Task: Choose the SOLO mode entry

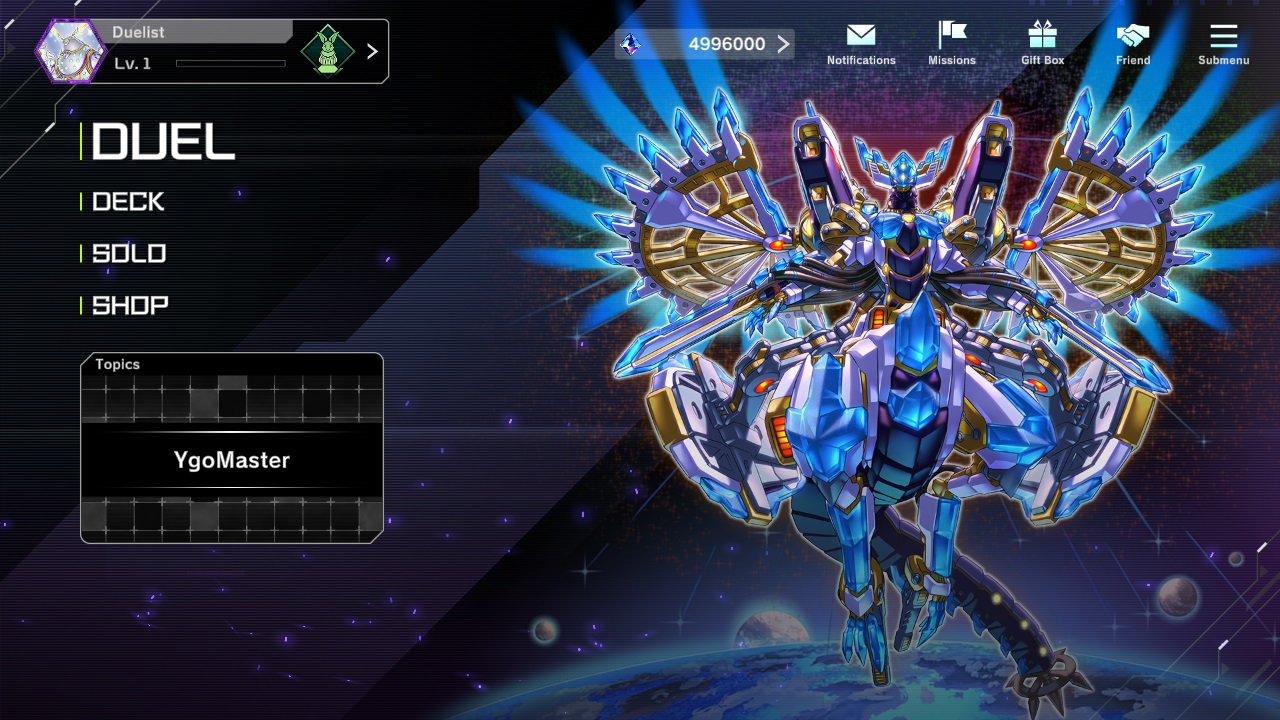Action: 129,254
